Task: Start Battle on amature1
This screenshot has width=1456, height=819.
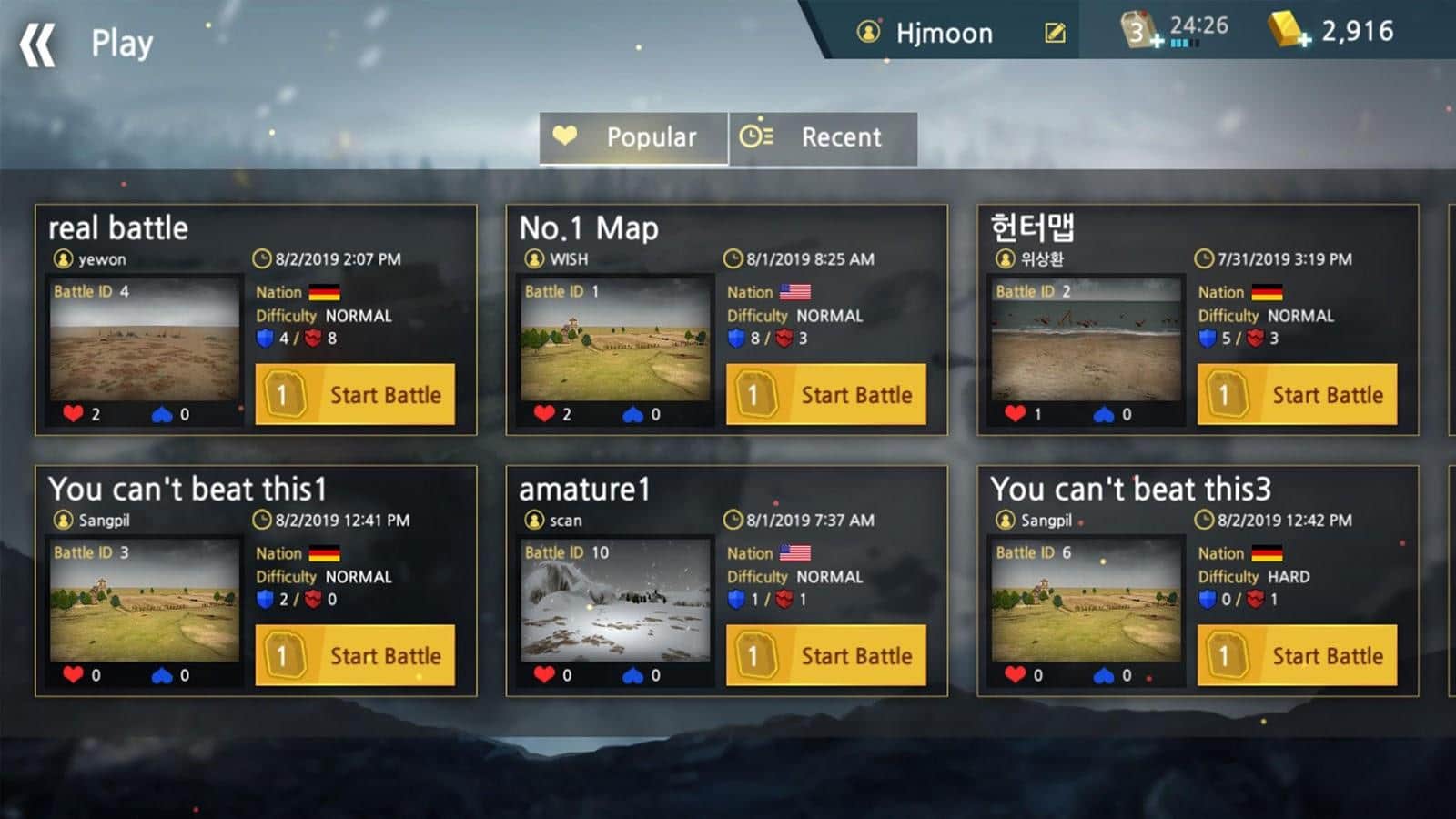Action: point(825,656)
